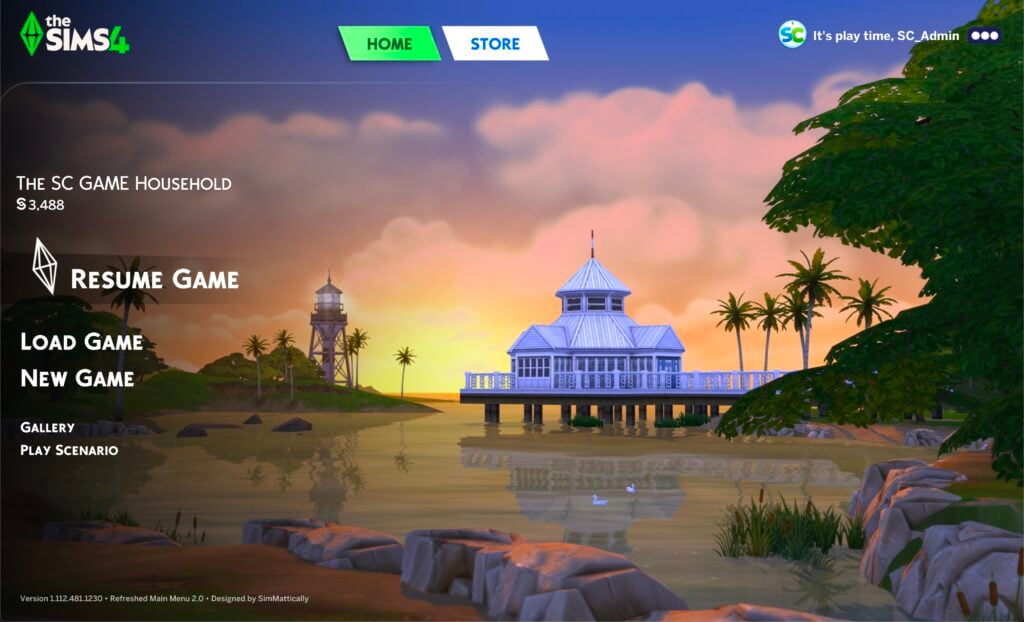Open the Gallery
This screenshot has height=622, width=1024.
[x=47, y=427]
